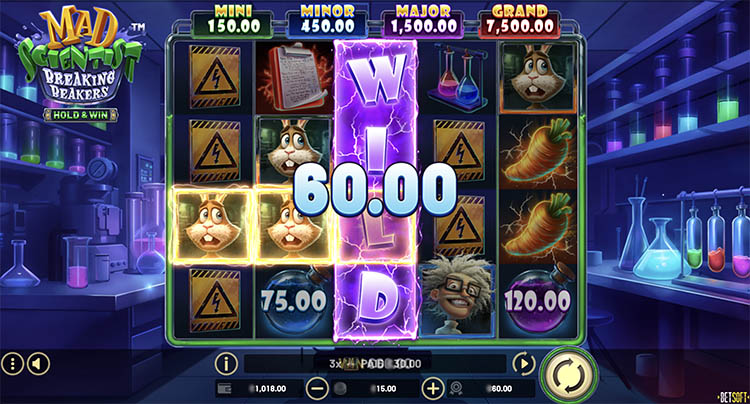750x404 pixels.
Task: Open the three-dot options menu
Action: pos(13,363)
